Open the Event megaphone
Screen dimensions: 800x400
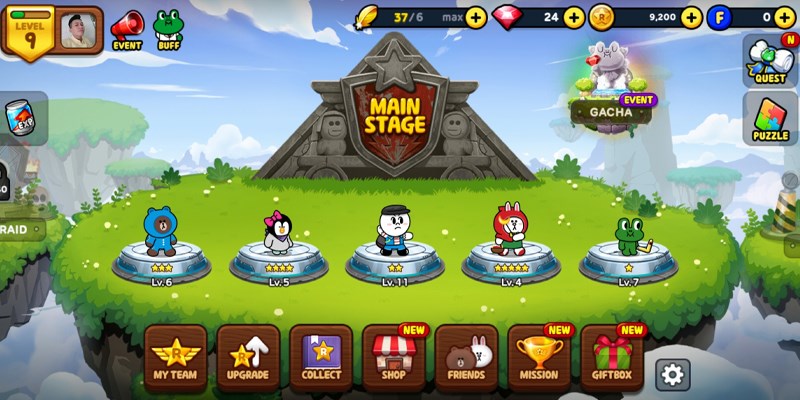(x=127, y=29)
